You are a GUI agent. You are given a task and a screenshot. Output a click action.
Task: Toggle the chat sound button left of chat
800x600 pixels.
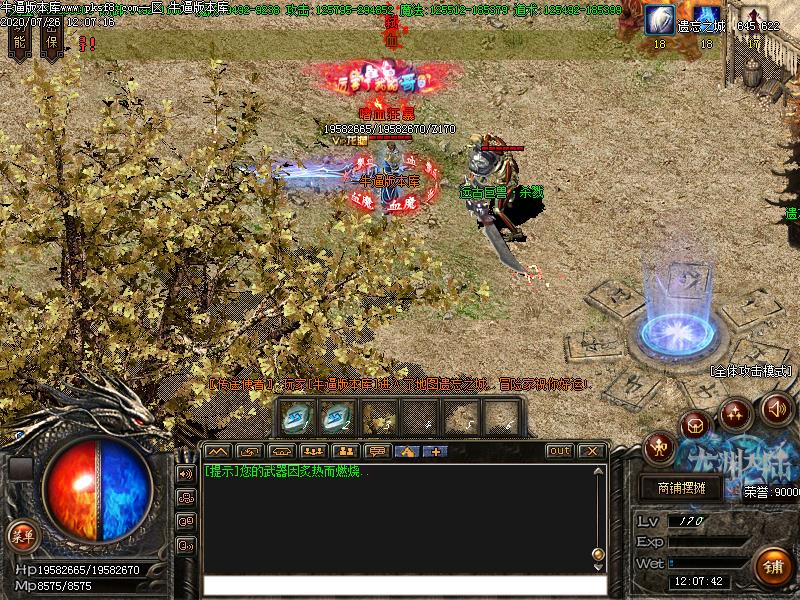click(186, 473)
